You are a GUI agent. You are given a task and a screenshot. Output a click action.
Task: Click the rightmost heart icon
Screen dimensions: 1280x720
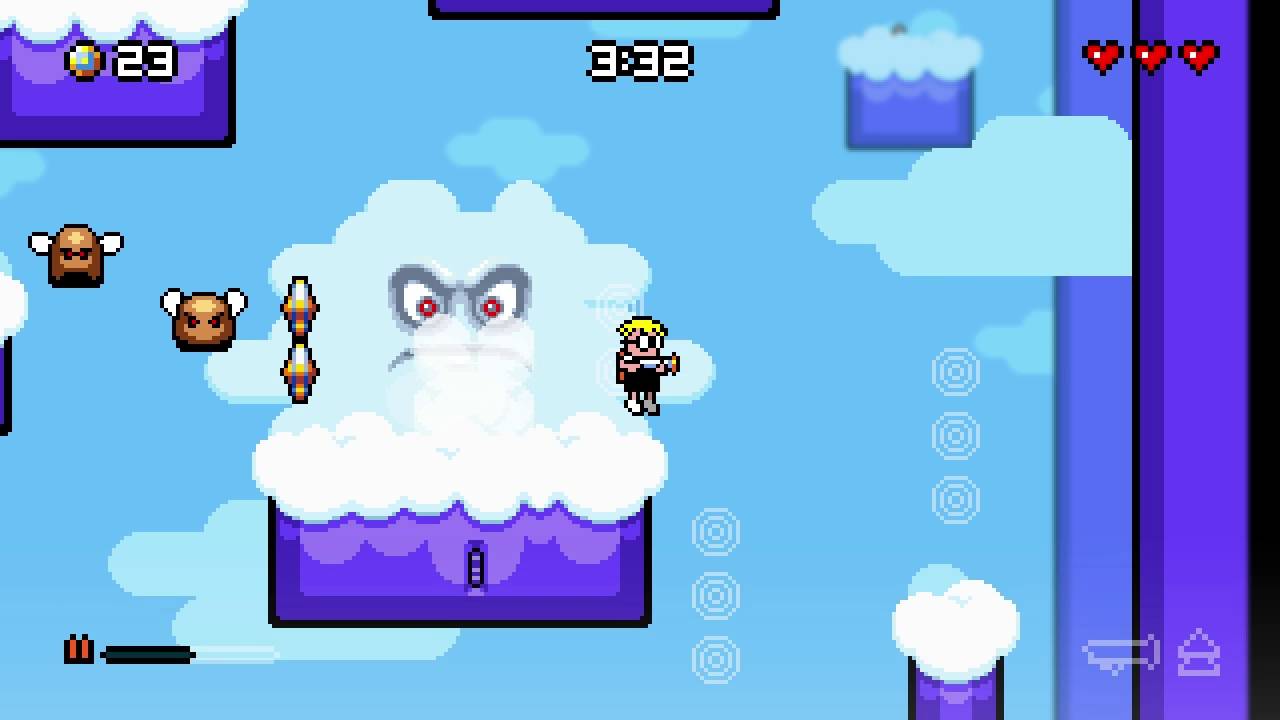pyautogui.click(x=1198, y=57)
